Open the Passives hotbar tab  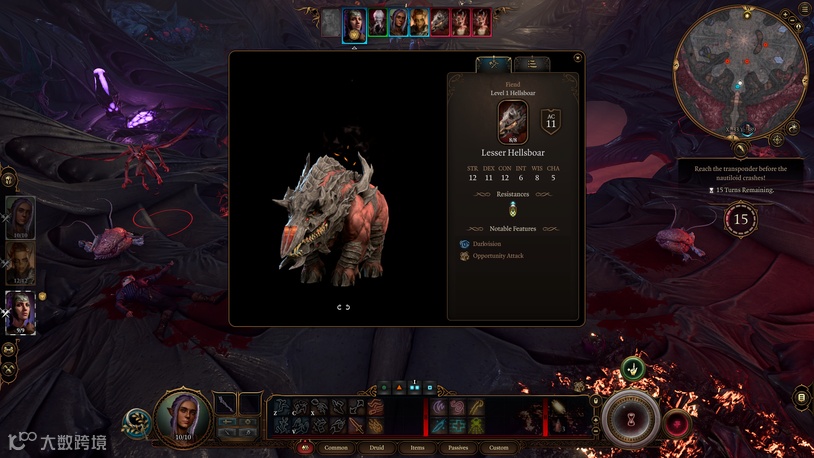458,448
